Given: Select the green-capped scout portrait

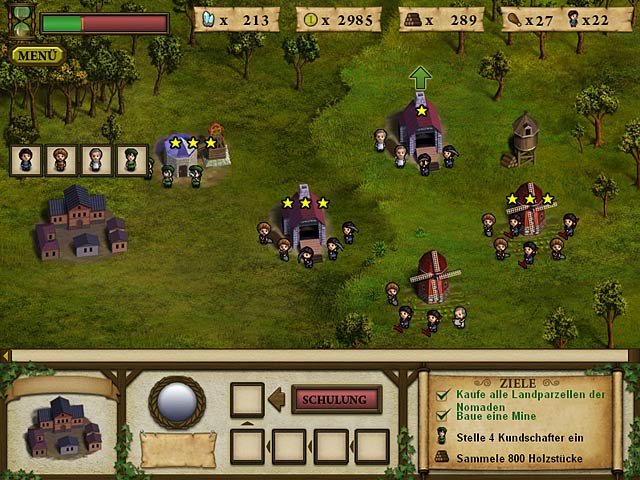Looking at the screenshot, I should (130, 160).
